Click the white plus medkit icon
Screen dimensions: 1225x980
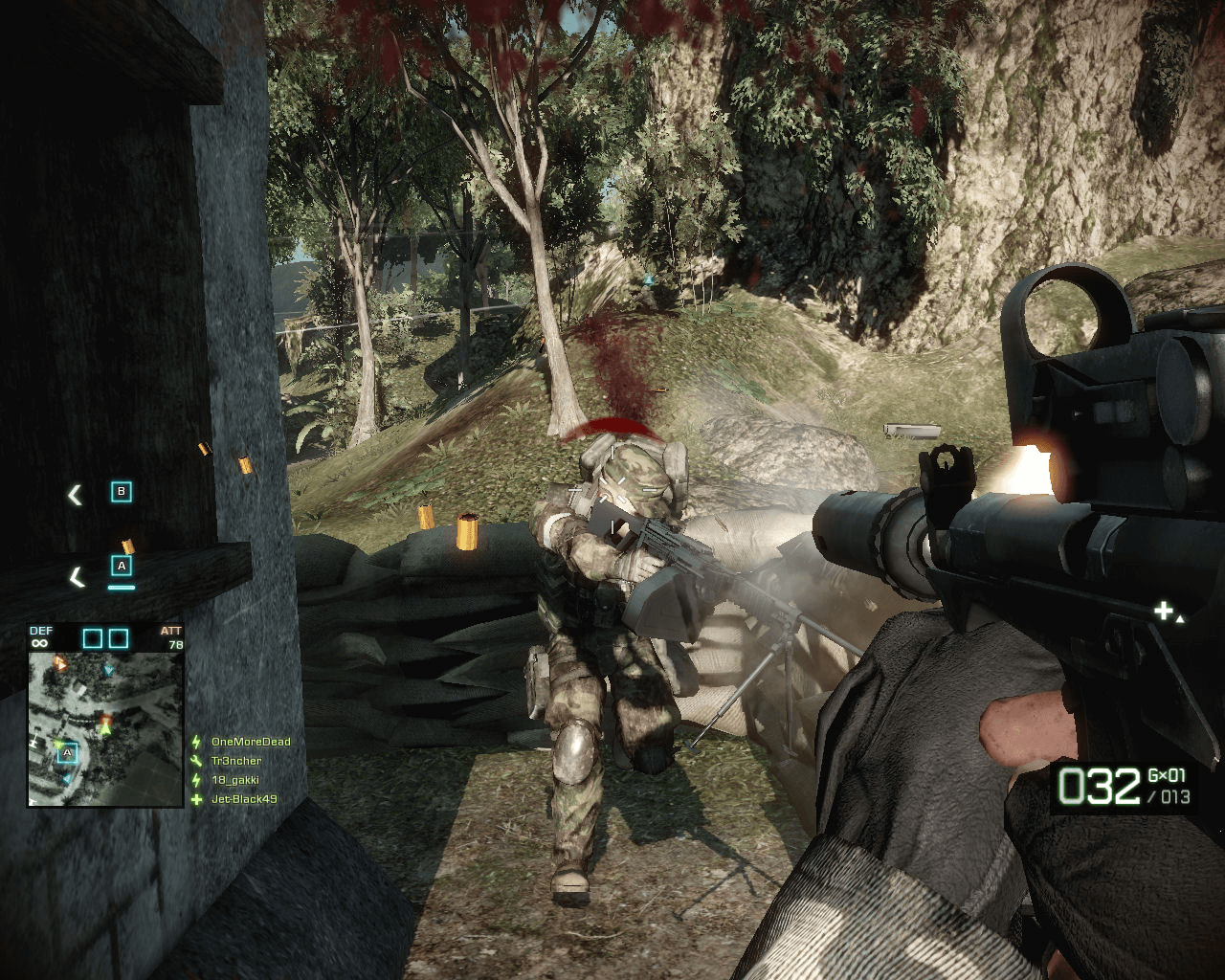coord(1163,611)
